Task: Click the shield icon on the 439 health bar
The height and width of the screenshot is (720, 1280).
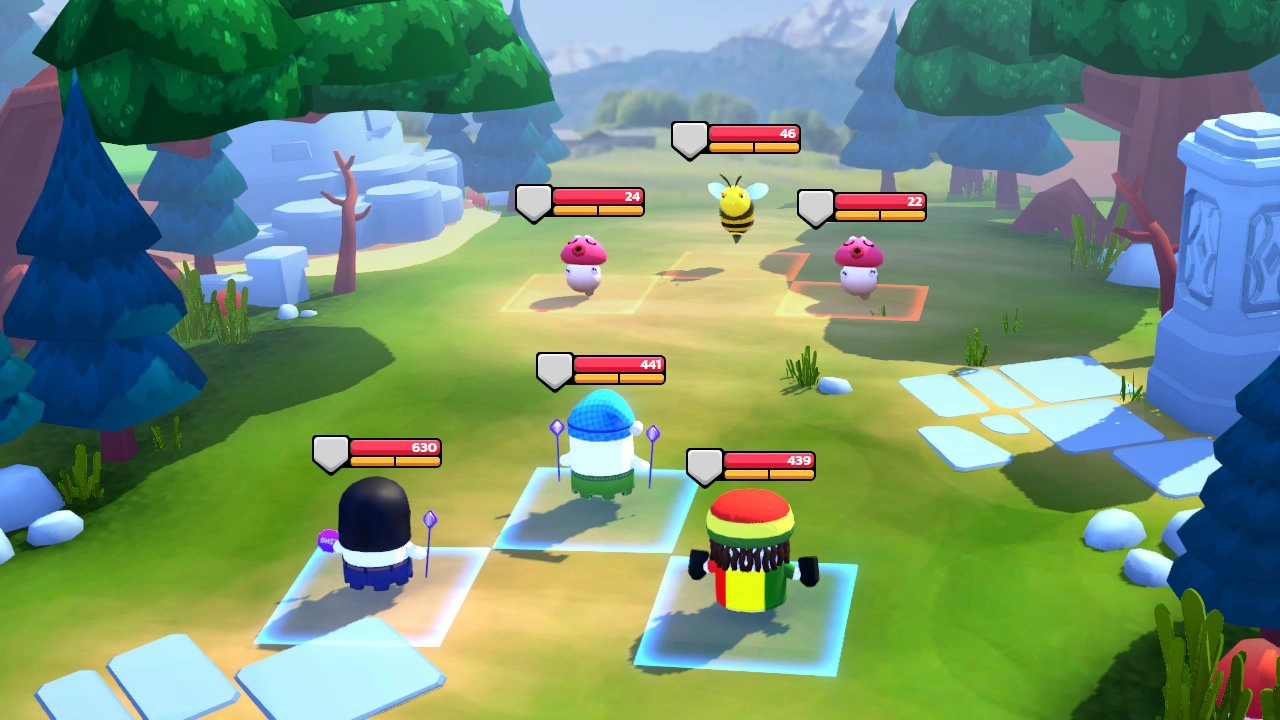Action: coord(703,463)
